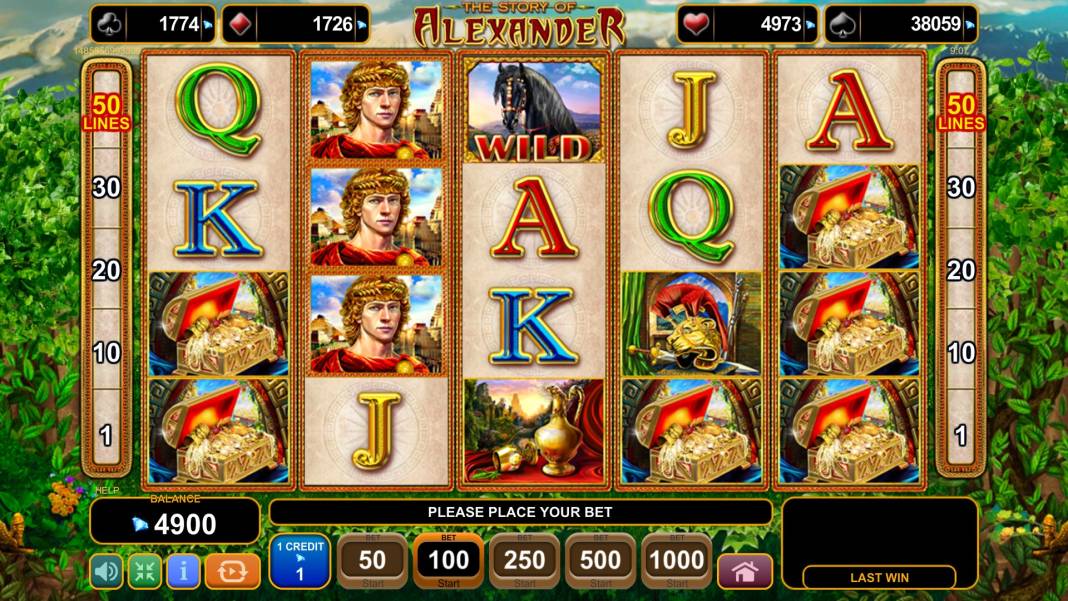The image size is (1068, 601).
Task: Show the spades jackpot panel
Action: point(901,25)
